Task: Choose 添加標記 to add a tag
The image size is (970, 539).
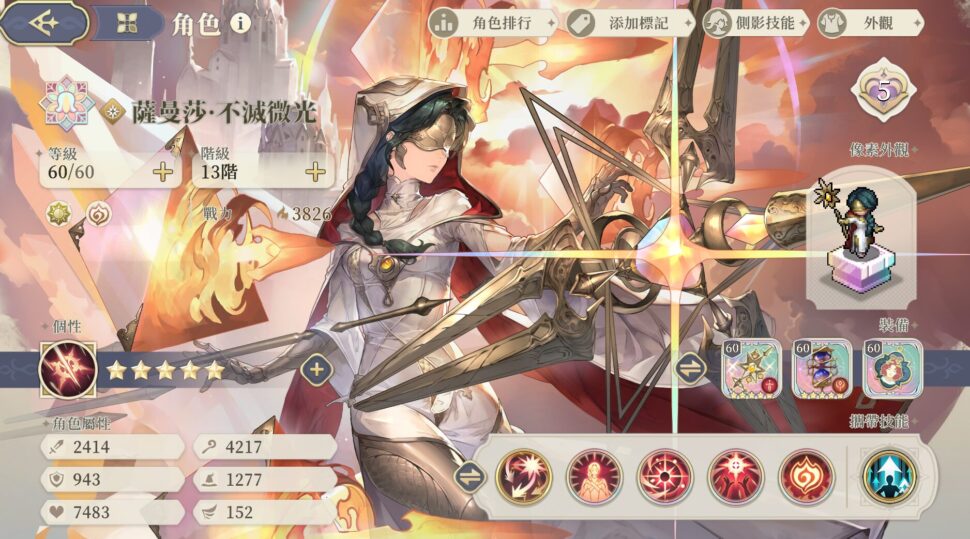Action: (627, 23)
